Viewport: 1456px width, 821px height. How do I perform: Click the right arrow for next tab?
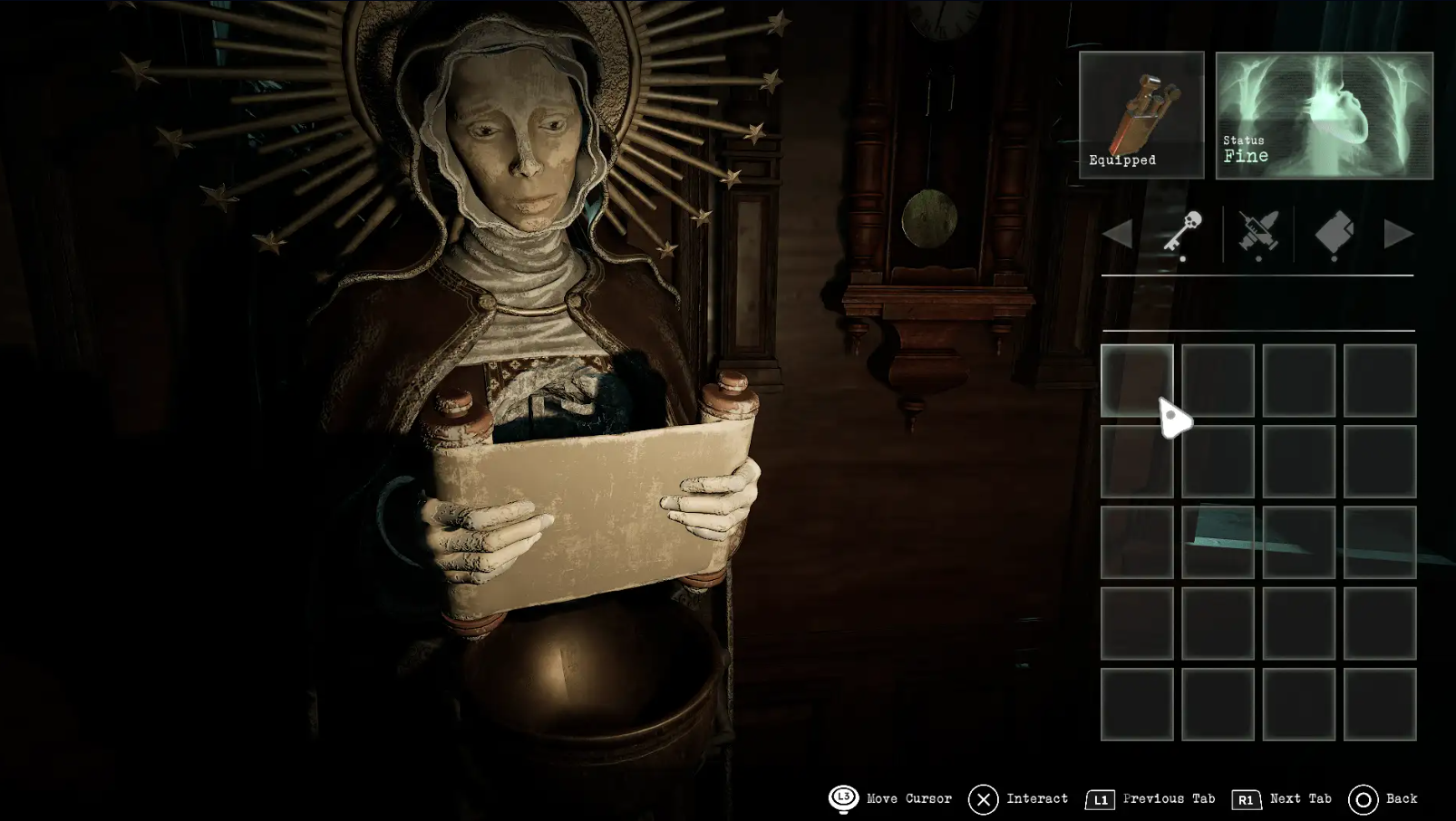tap(1398, 235)
